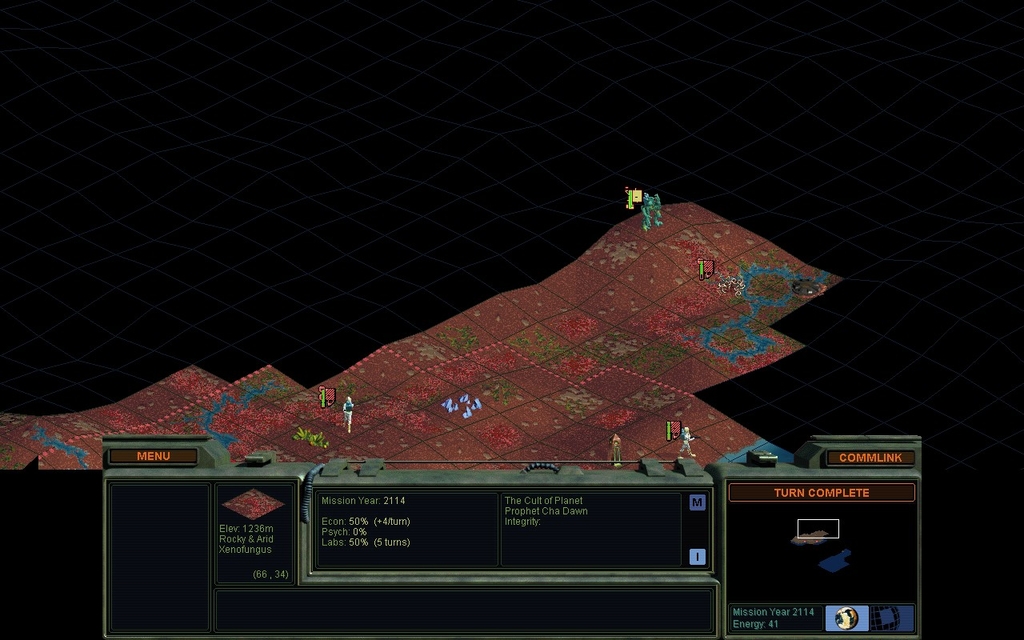Image resolution: width=1024 pixels, height=640 pixels.
Task: Activate the planet globe view icon
Action: tap(847, 617)
